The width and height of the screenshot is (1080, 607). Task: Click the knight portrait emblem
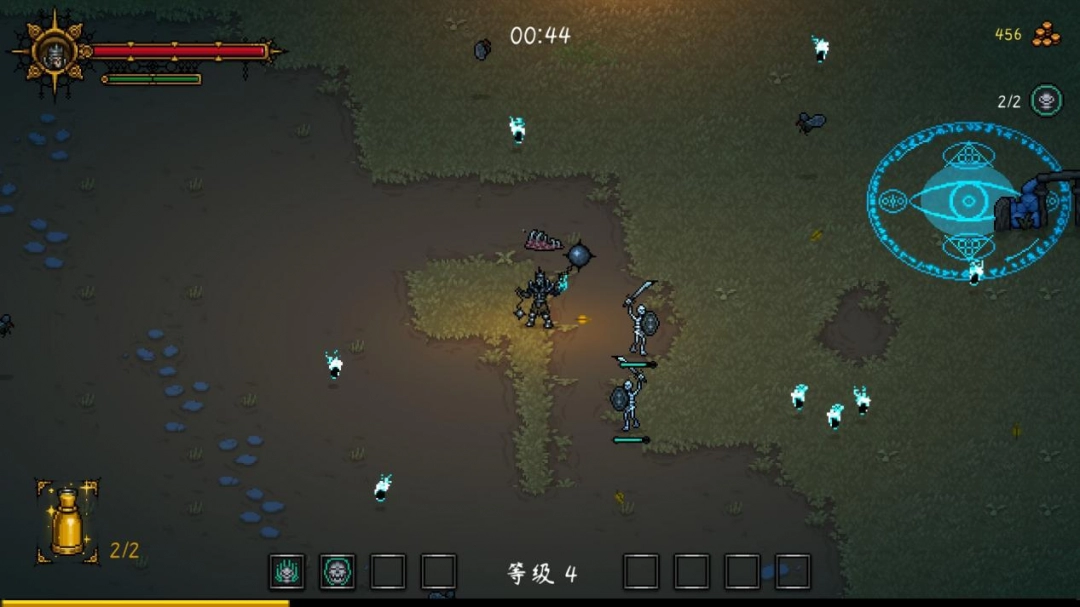53,52
